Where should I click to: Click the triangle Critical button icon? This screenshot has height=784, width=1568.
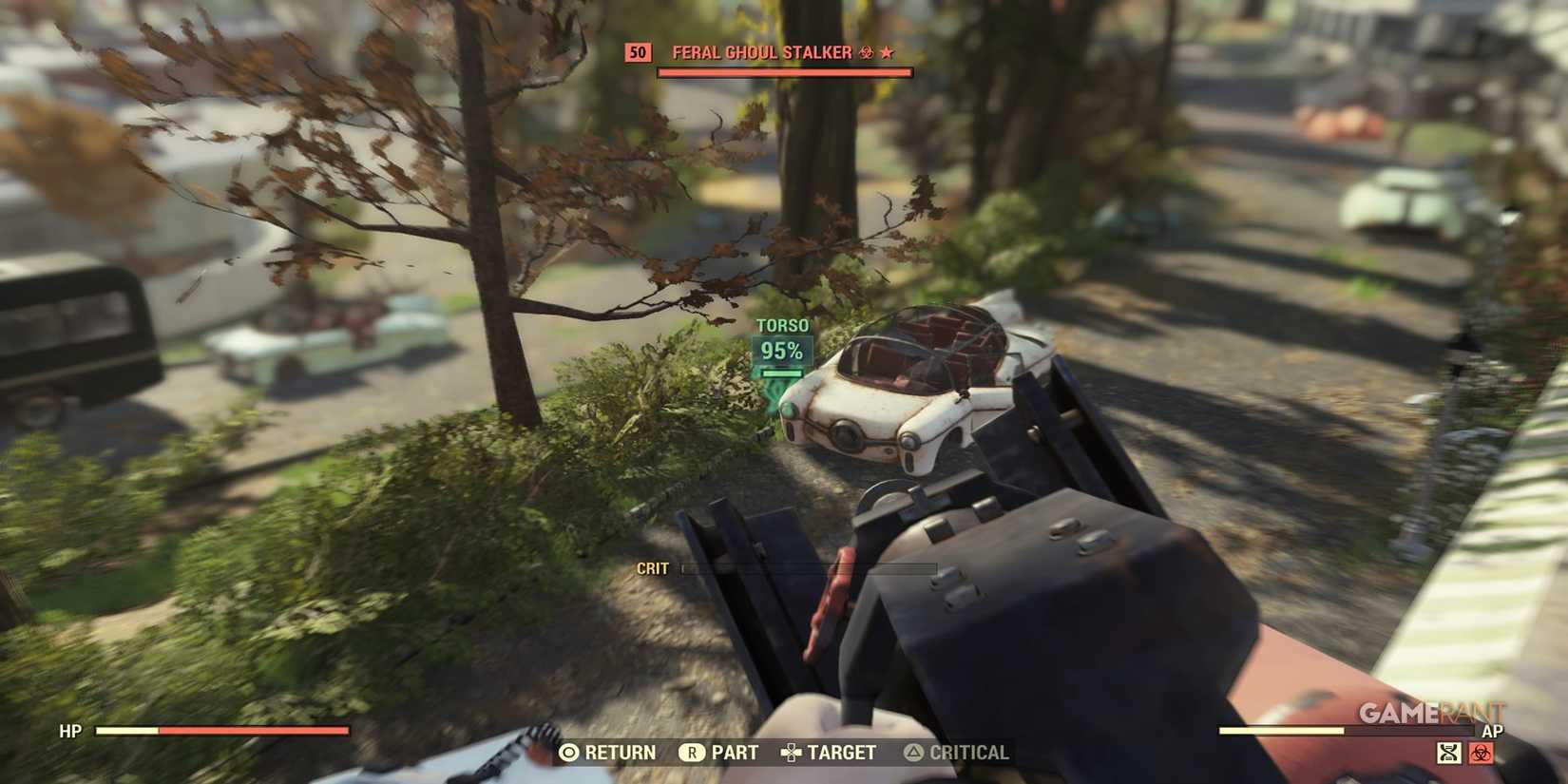914,752
